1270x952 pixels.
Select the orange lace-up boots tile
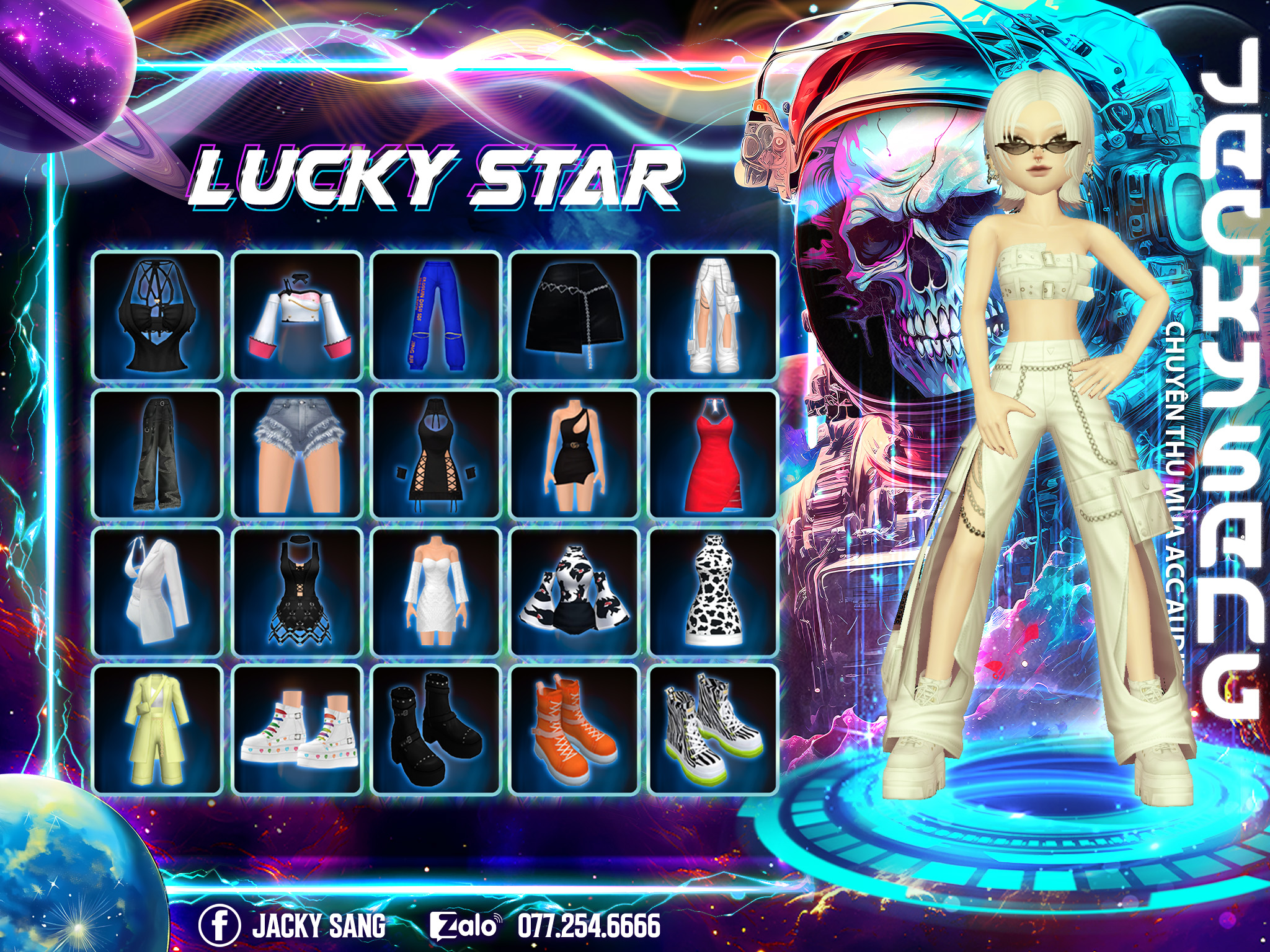pos(575,729)
